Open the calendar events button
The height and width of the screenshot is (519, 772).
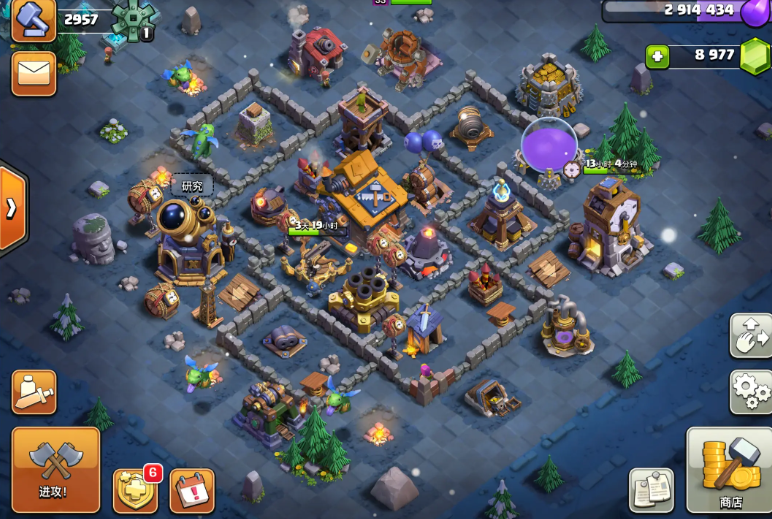tap(192, 490)
